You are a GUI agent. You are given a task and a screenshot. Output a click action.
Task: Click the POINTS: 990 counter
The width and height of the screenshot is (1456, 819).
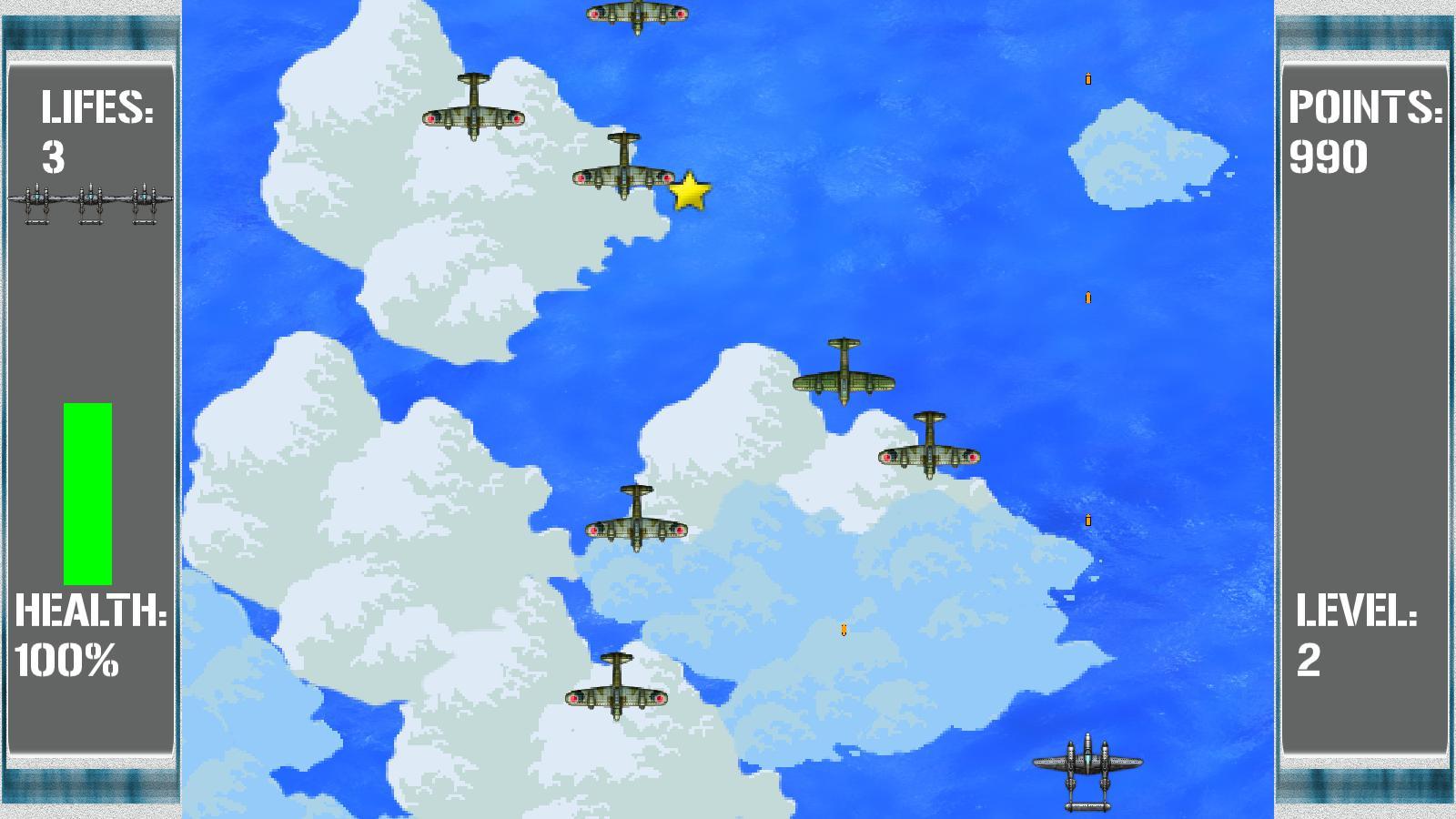click(x=1365, y=132)
